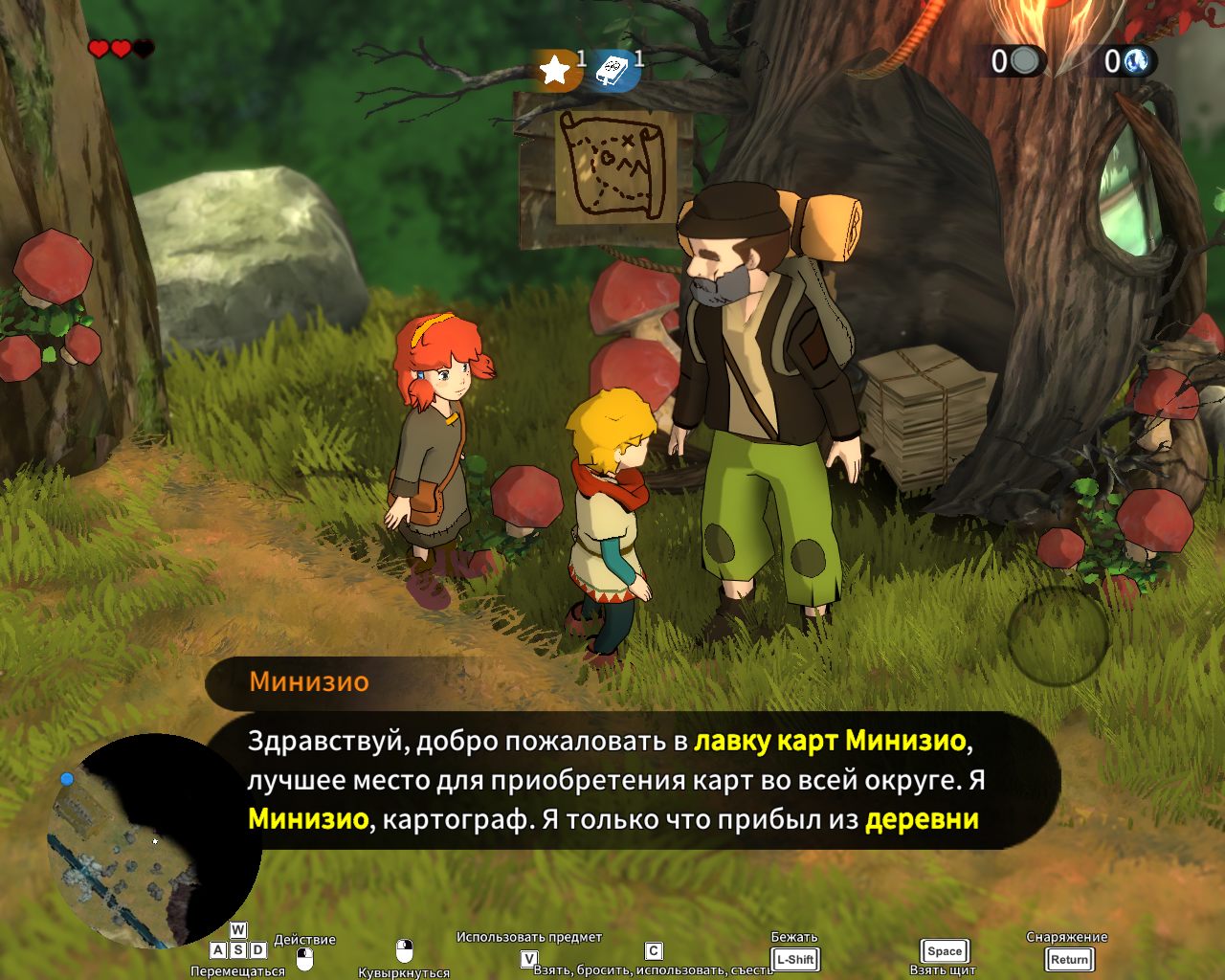
Task: Click the blue player marker on the minimap
Action: pos(65,780)
